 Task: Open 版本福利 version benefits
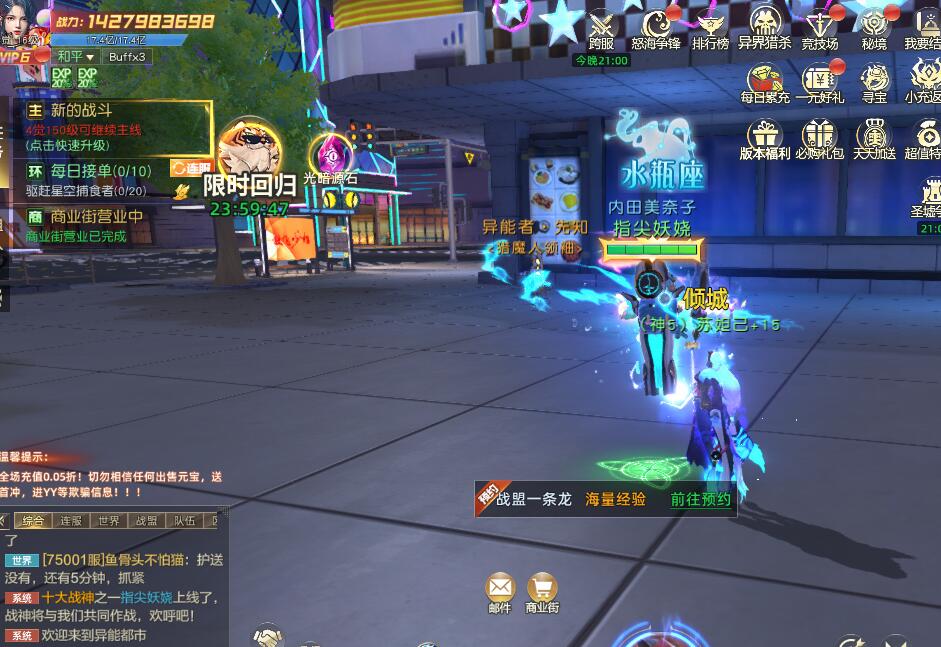[x=765, y=136]
